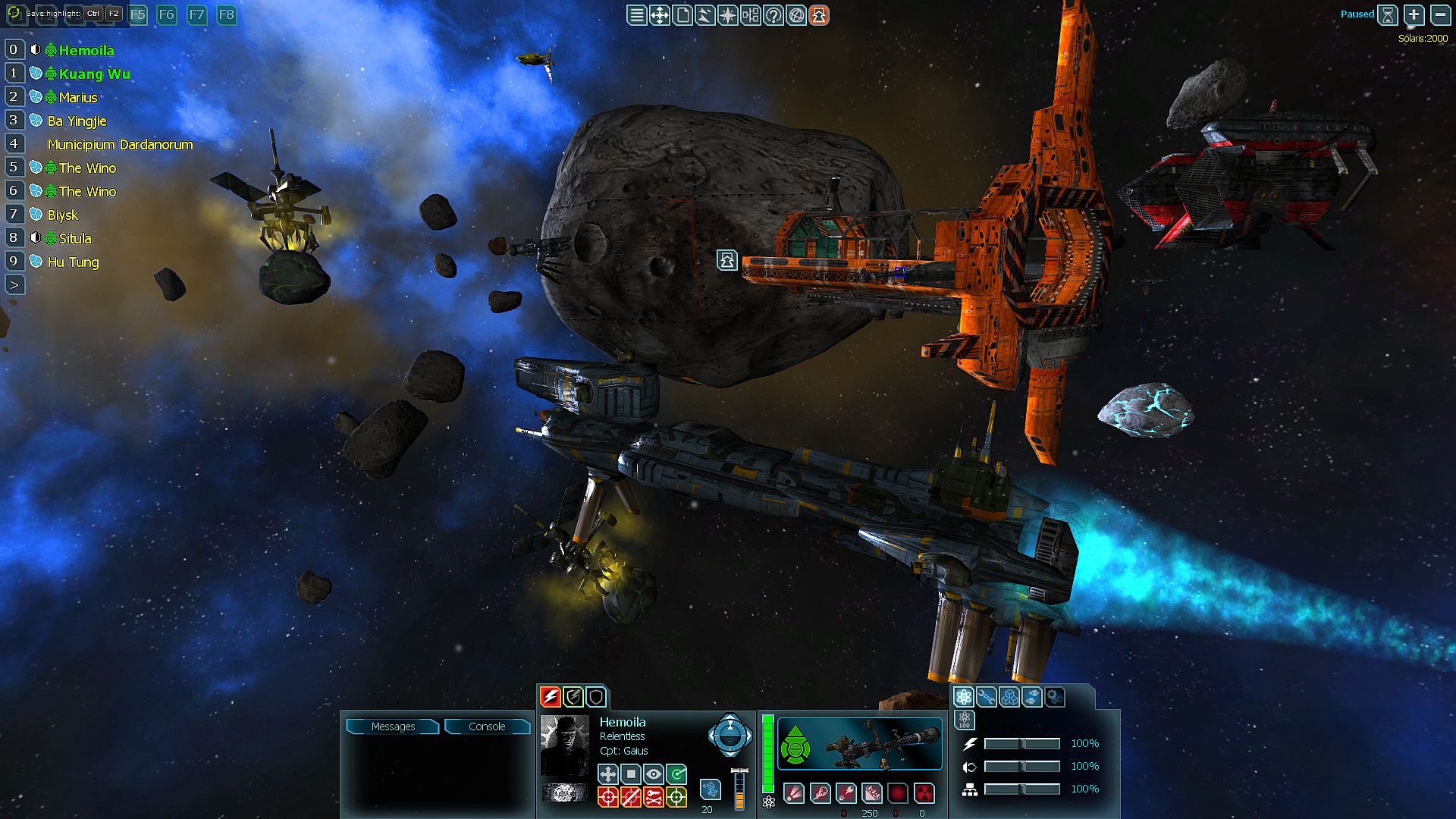Activate the eye observe order button
The image size is (1456, 819).
coord(654,773)
